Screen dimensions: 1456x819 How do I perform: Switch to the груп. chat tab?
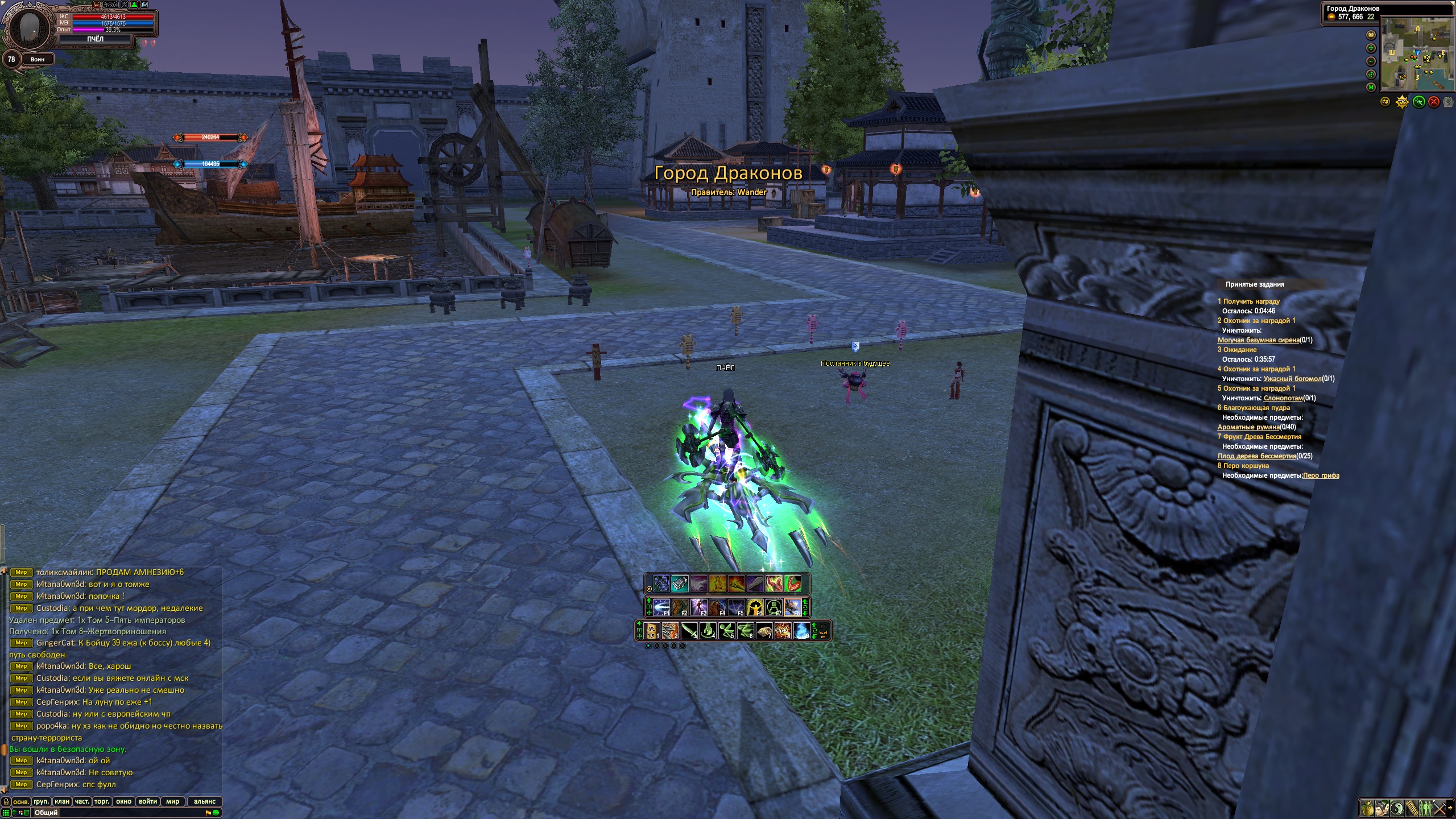(41, 801)
